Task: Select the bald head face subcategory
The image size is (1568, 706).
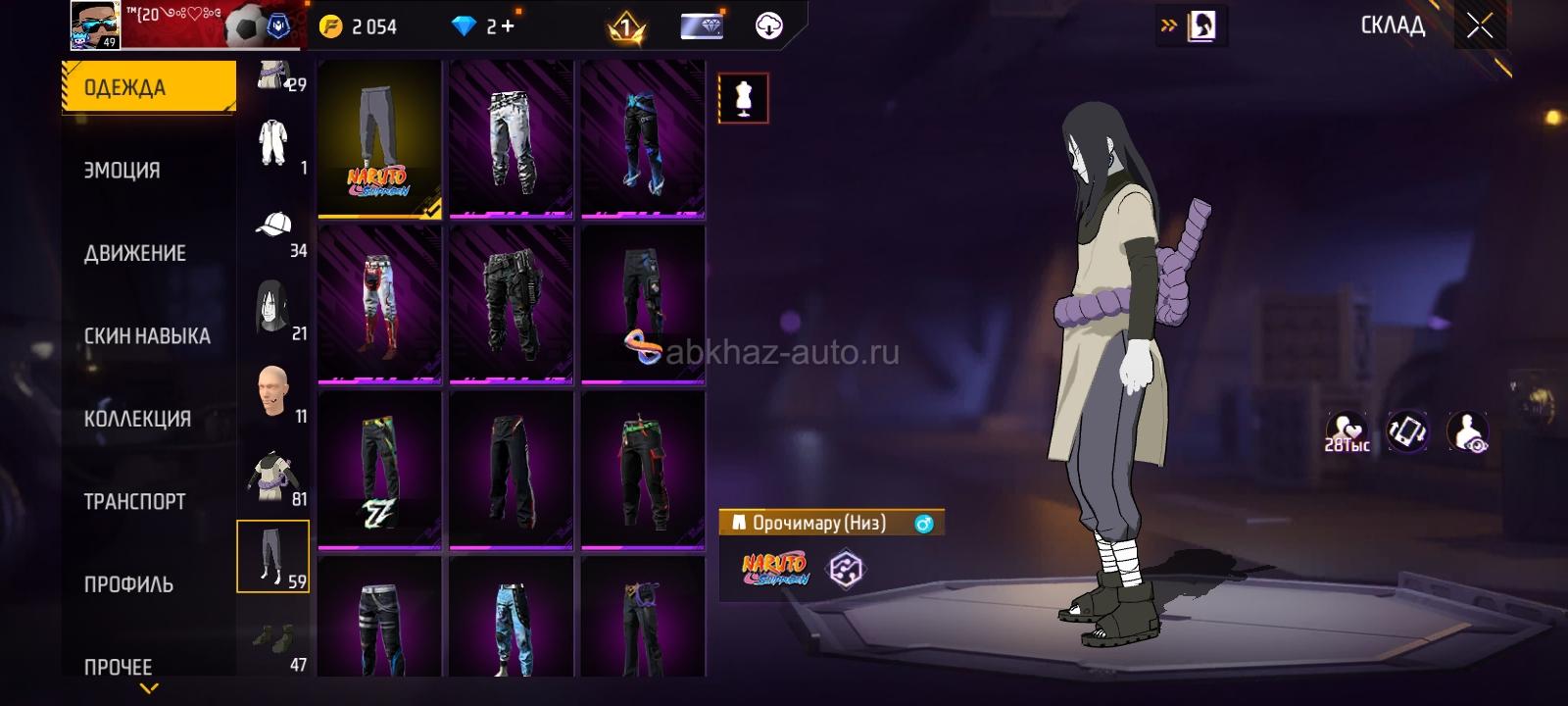Action: point(272,392)
